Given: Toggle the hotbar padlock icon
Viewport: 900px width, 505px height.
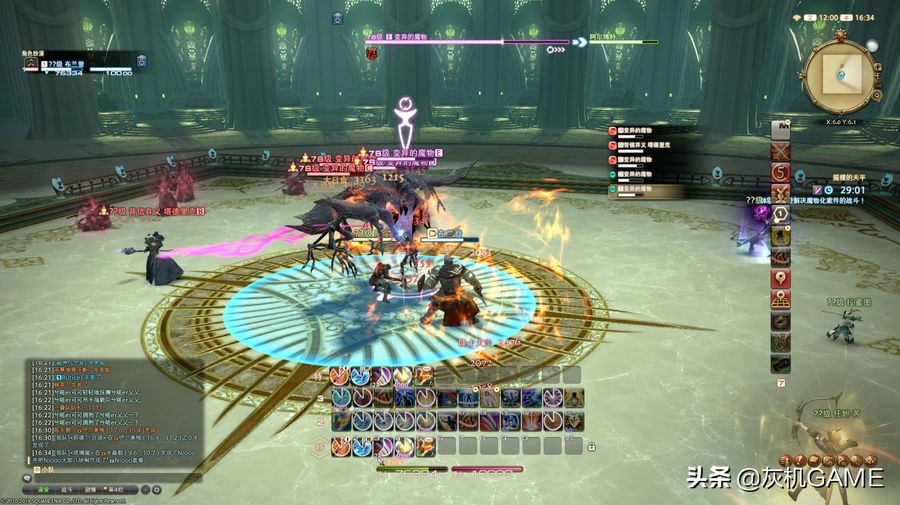Looking at the screenshot, I should (x=592, y=446).
